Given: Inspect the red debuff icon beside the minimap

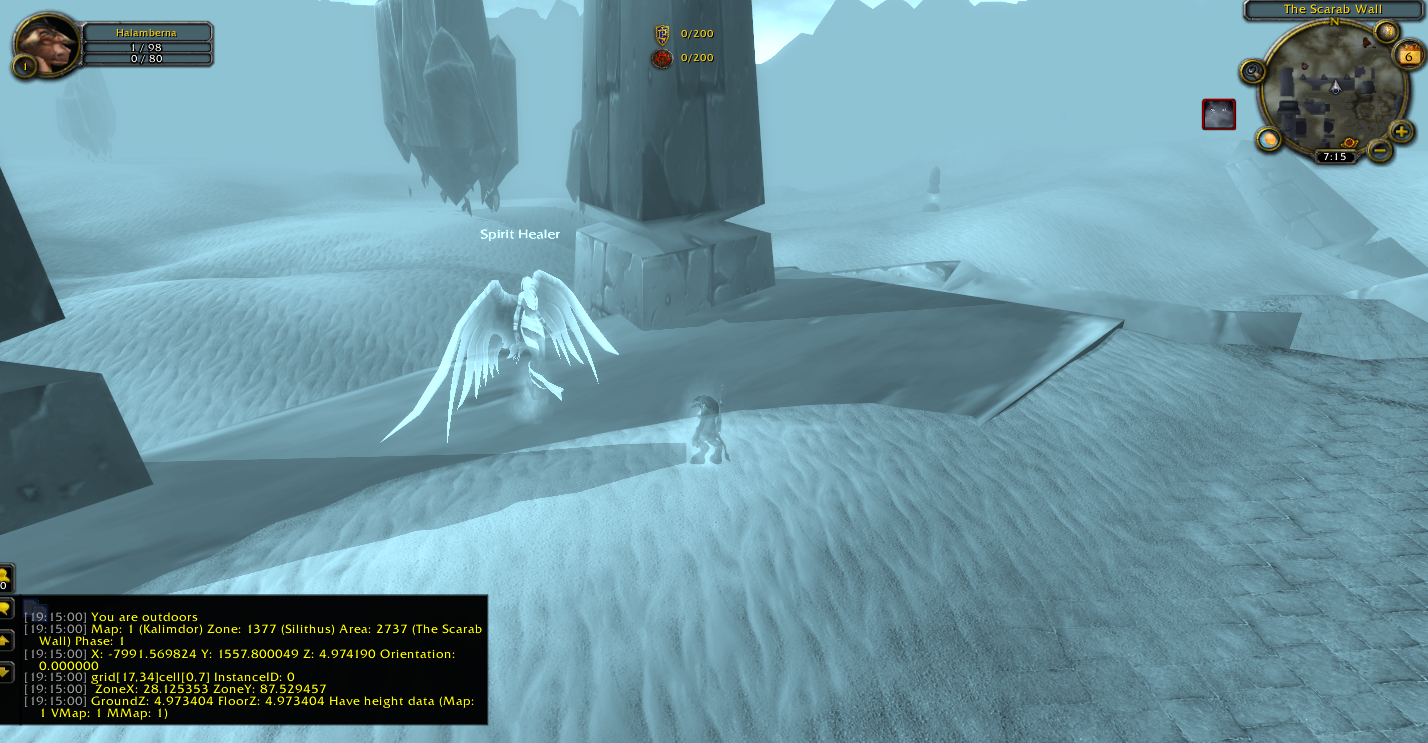Looking at the screenshot, I should 1218,113.
